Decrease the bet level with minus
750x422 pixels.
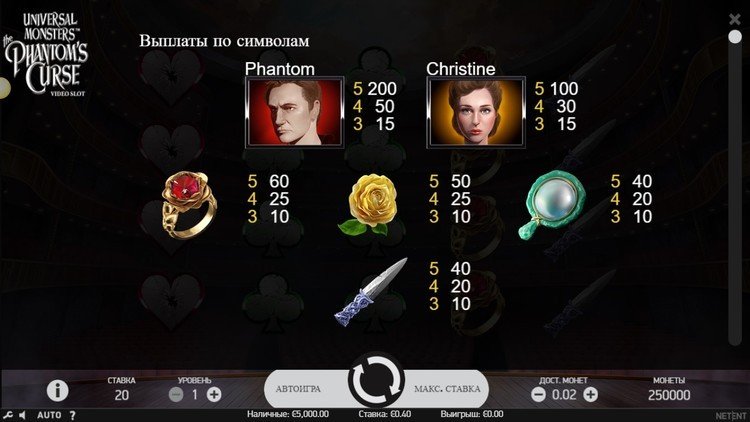click(x=176, y=395)
